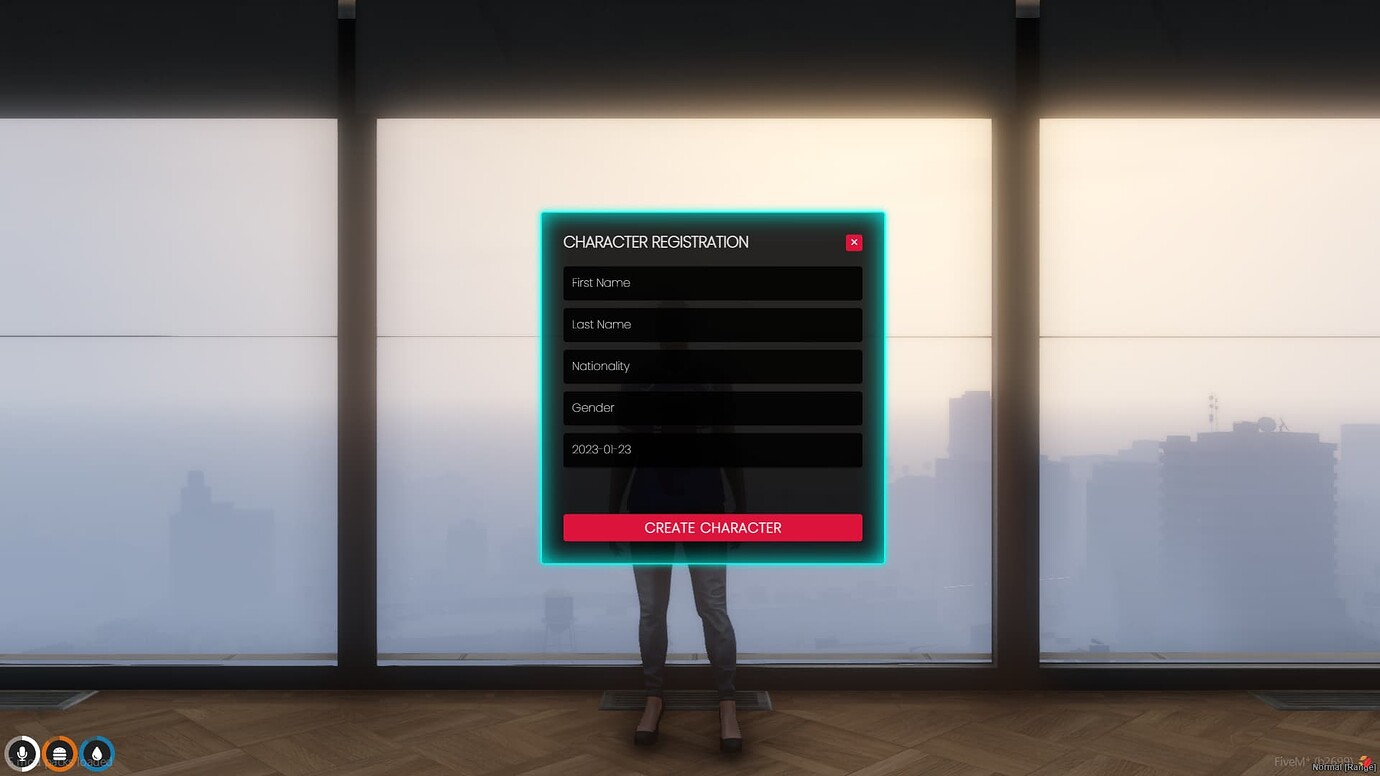Click the water droplet thirst icon
1380x776 pixels.
tap(96, 753)
